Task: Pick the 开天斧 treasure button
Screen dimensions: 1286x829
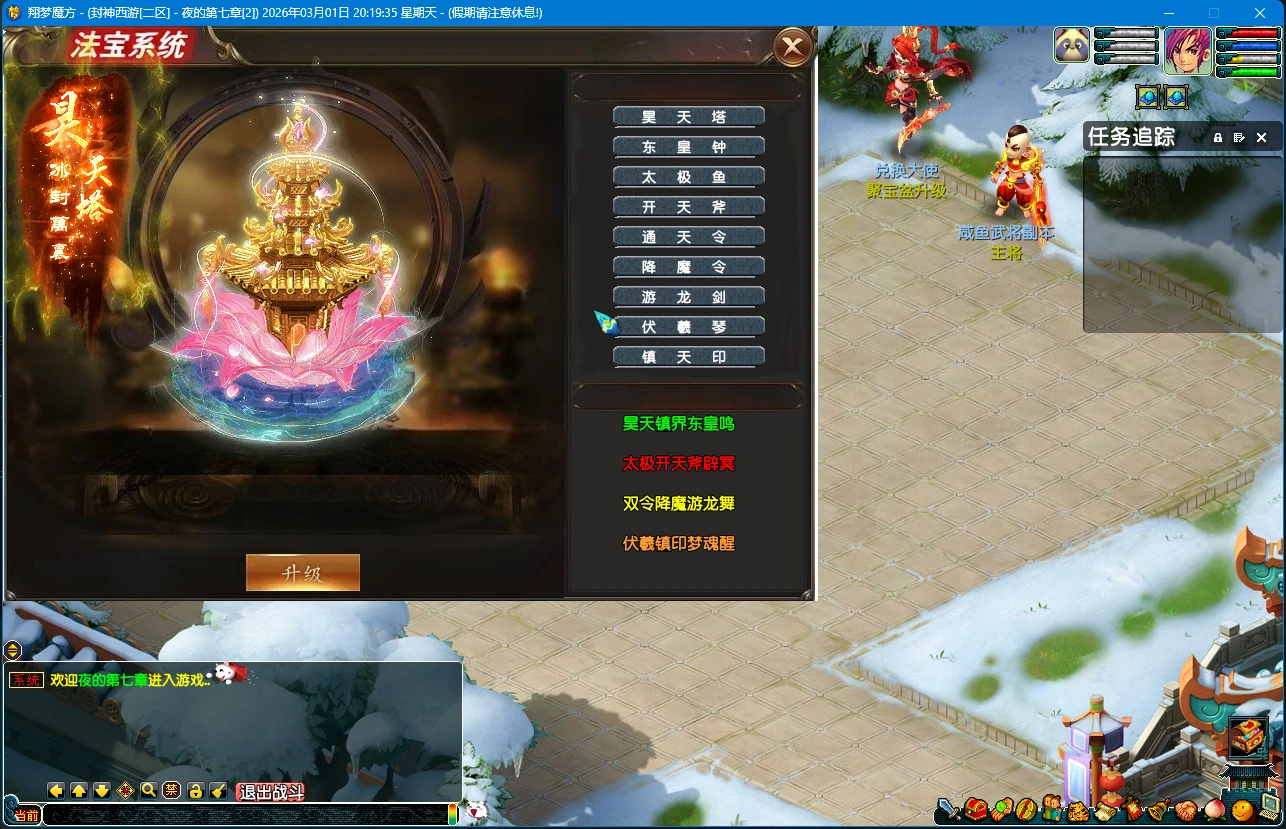Action: (688, 207)
